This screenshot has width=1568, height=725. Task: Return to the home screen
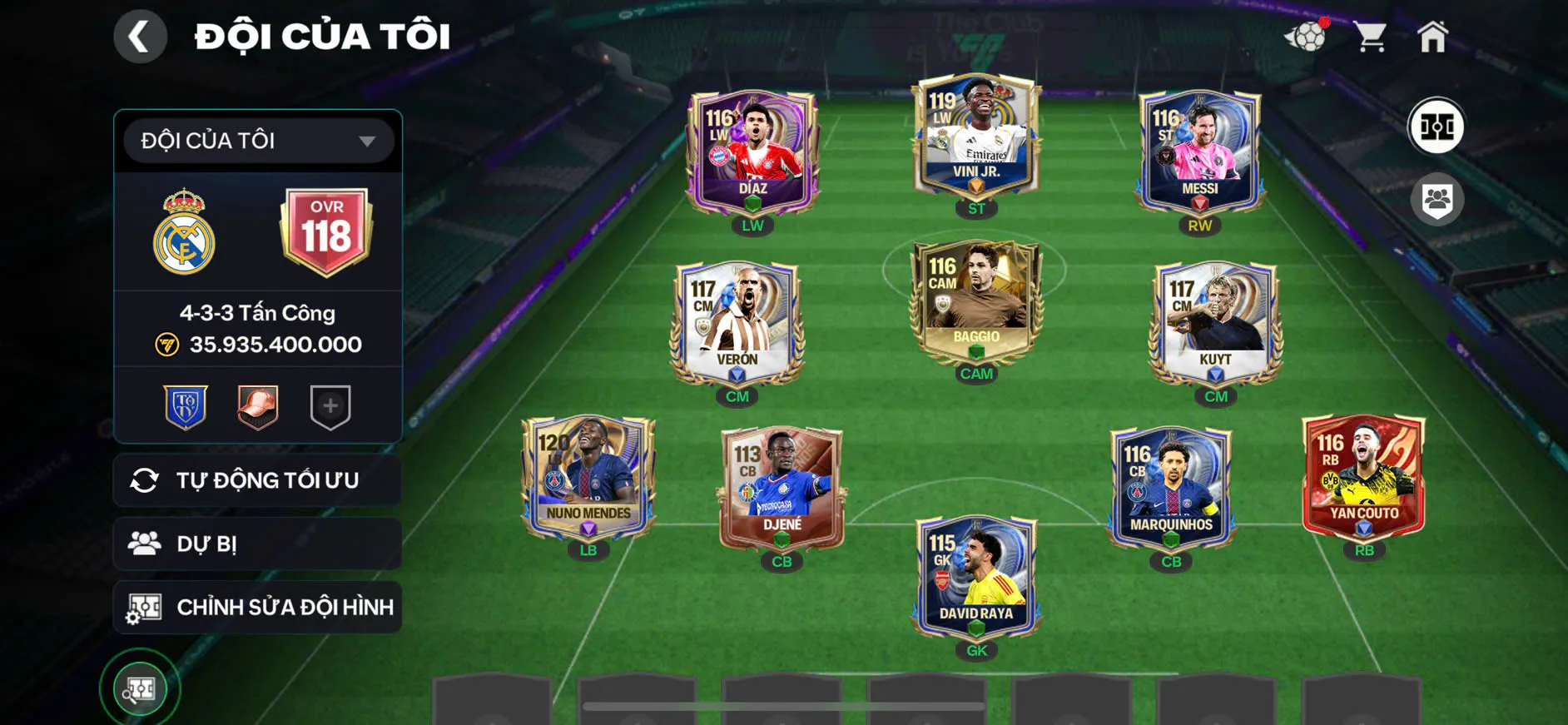(1432, 37)
